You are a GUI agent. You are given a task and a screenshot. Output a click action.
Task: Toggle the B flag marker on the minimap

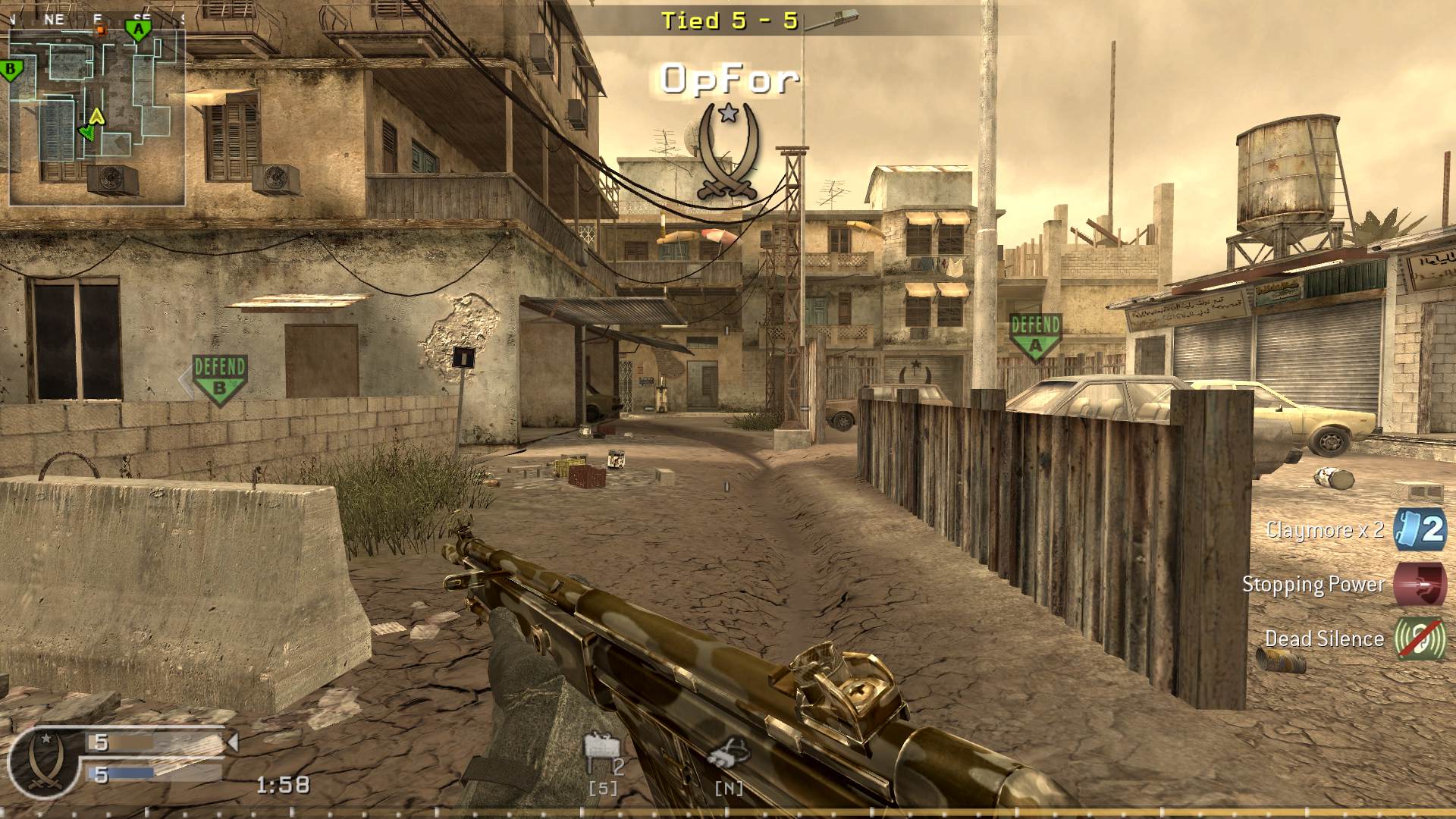click(x=10, y=71)
